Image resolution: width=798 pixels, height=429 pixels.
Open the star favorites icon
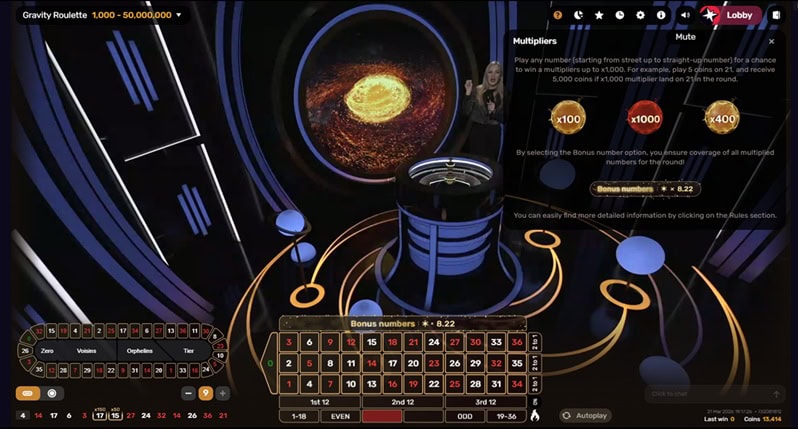(599, 15)
